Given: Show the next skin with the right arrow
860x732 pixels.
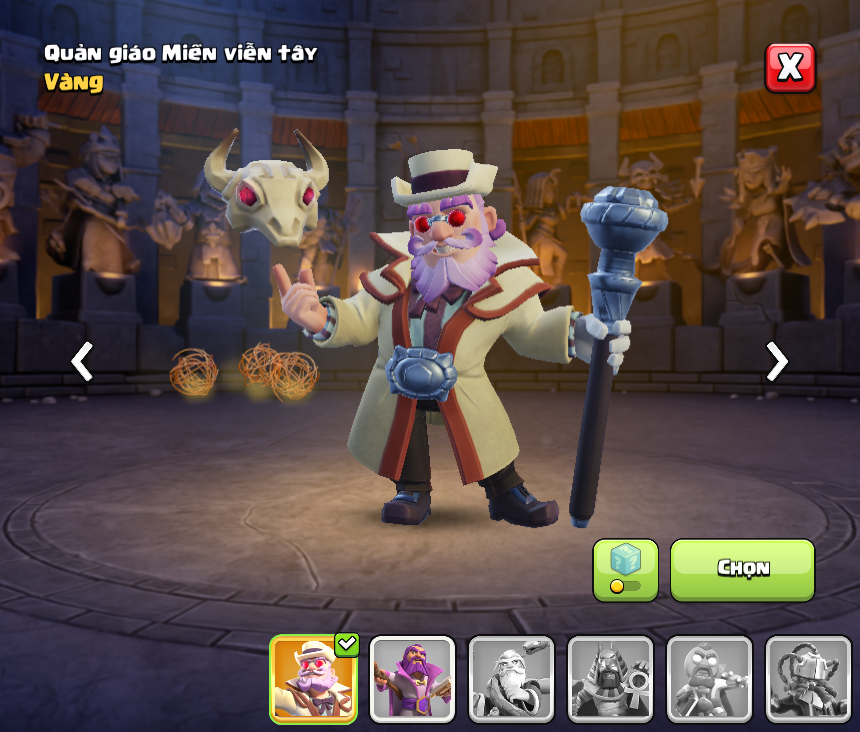Looking at the screenshot, I should click(x=776, y=361).
